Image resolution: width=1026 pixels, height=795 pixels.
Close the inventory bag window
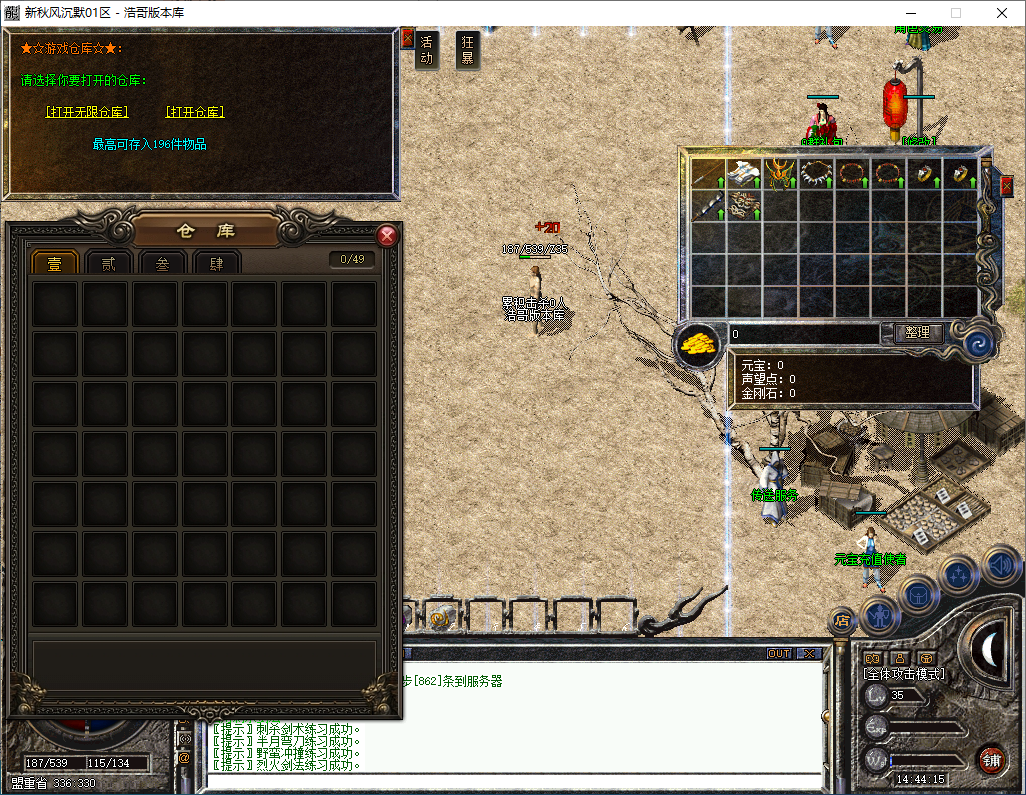click(x=1006, y=185)
